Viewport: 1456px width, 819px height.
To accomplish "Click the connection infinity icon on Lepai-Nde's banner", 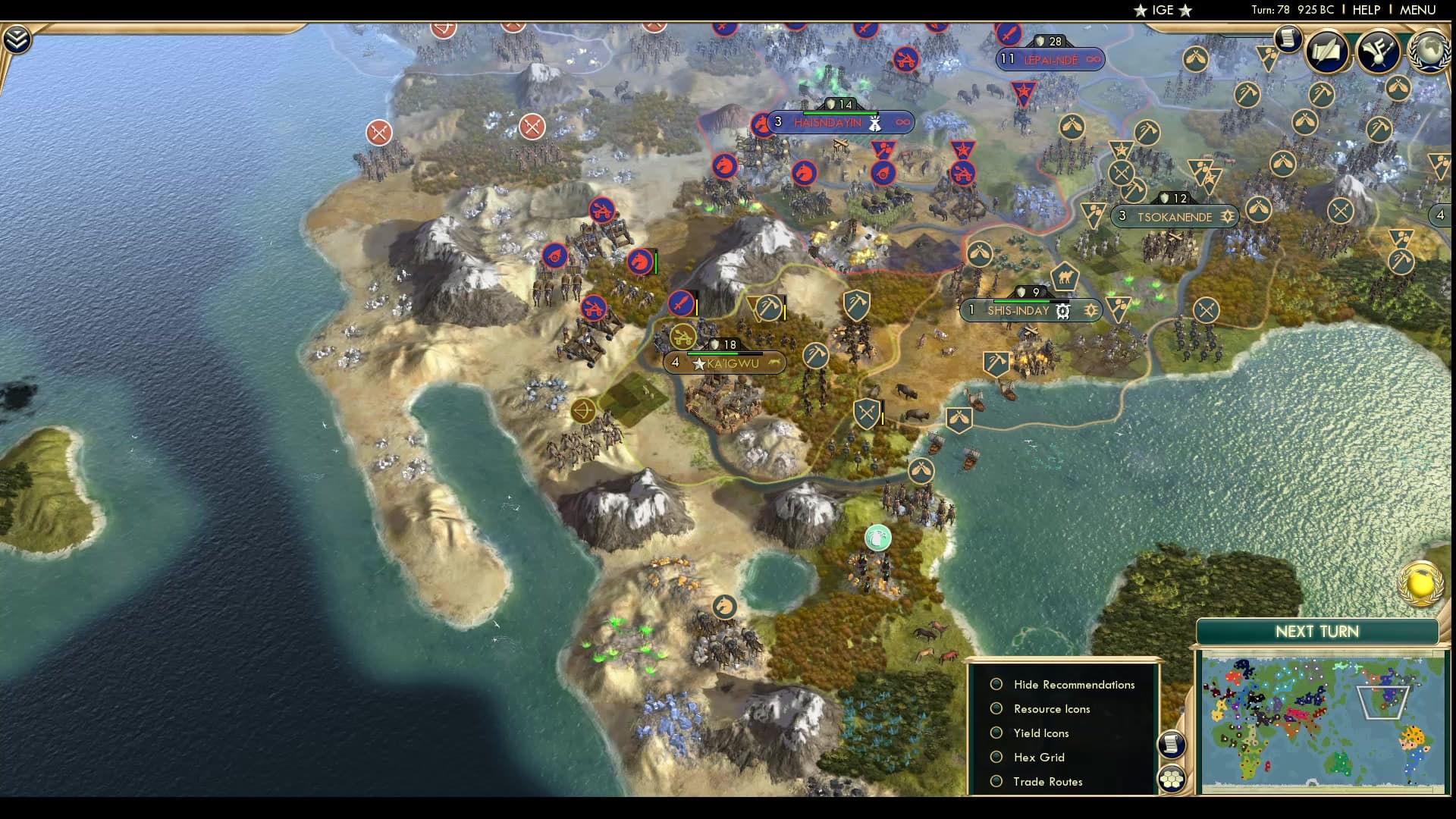I will (1092, 60).
